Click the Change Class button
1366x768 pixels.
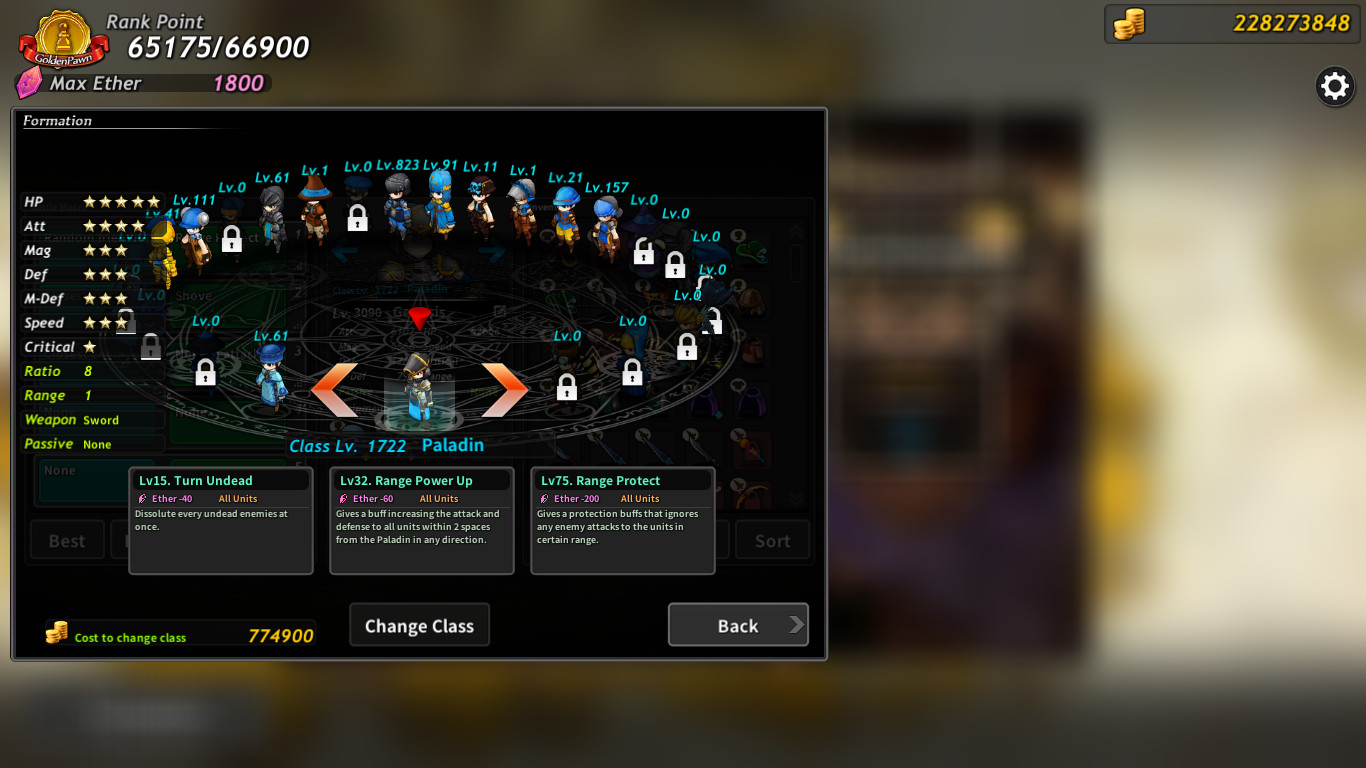[419, 624]
